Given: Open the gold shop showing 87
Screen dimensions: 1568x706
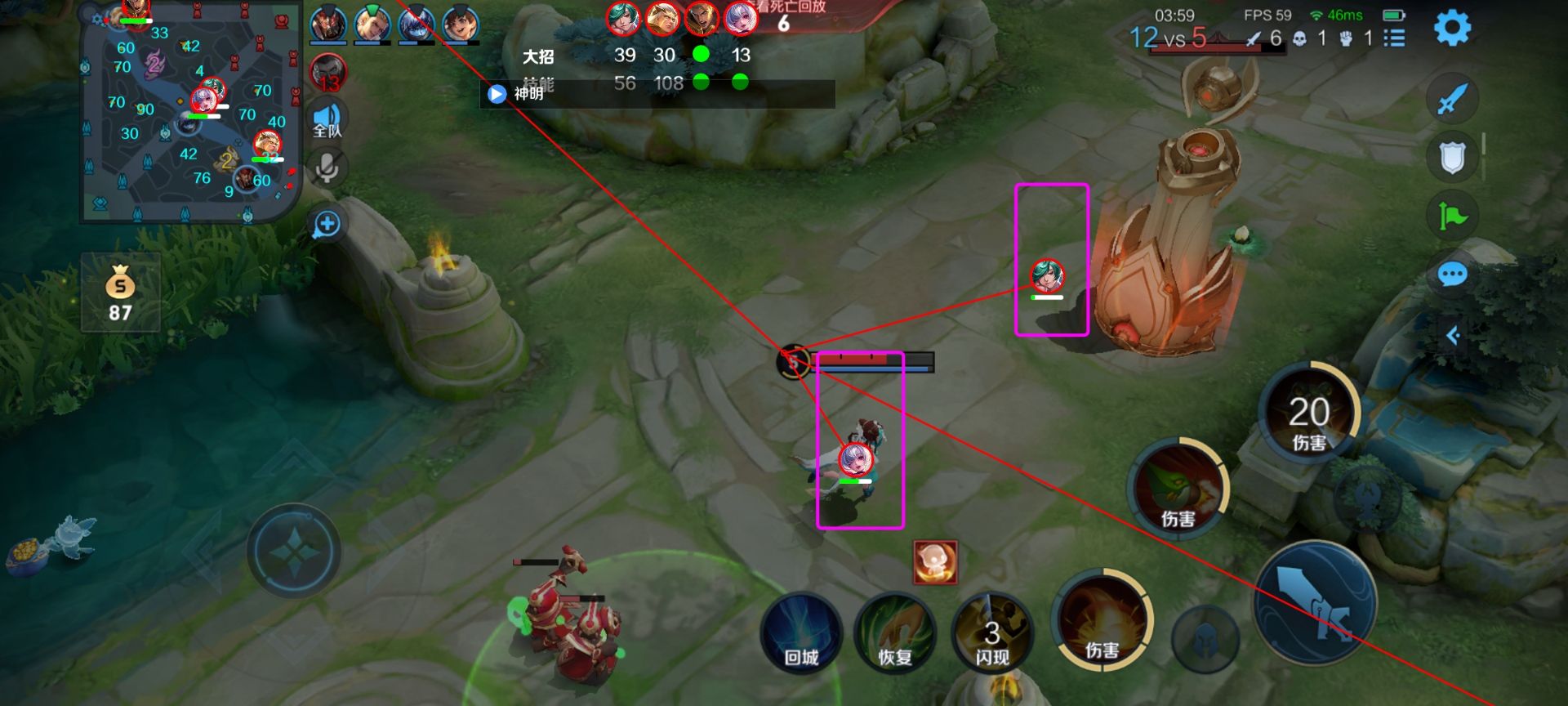Looking at the screenshot, I should (120, 293).
